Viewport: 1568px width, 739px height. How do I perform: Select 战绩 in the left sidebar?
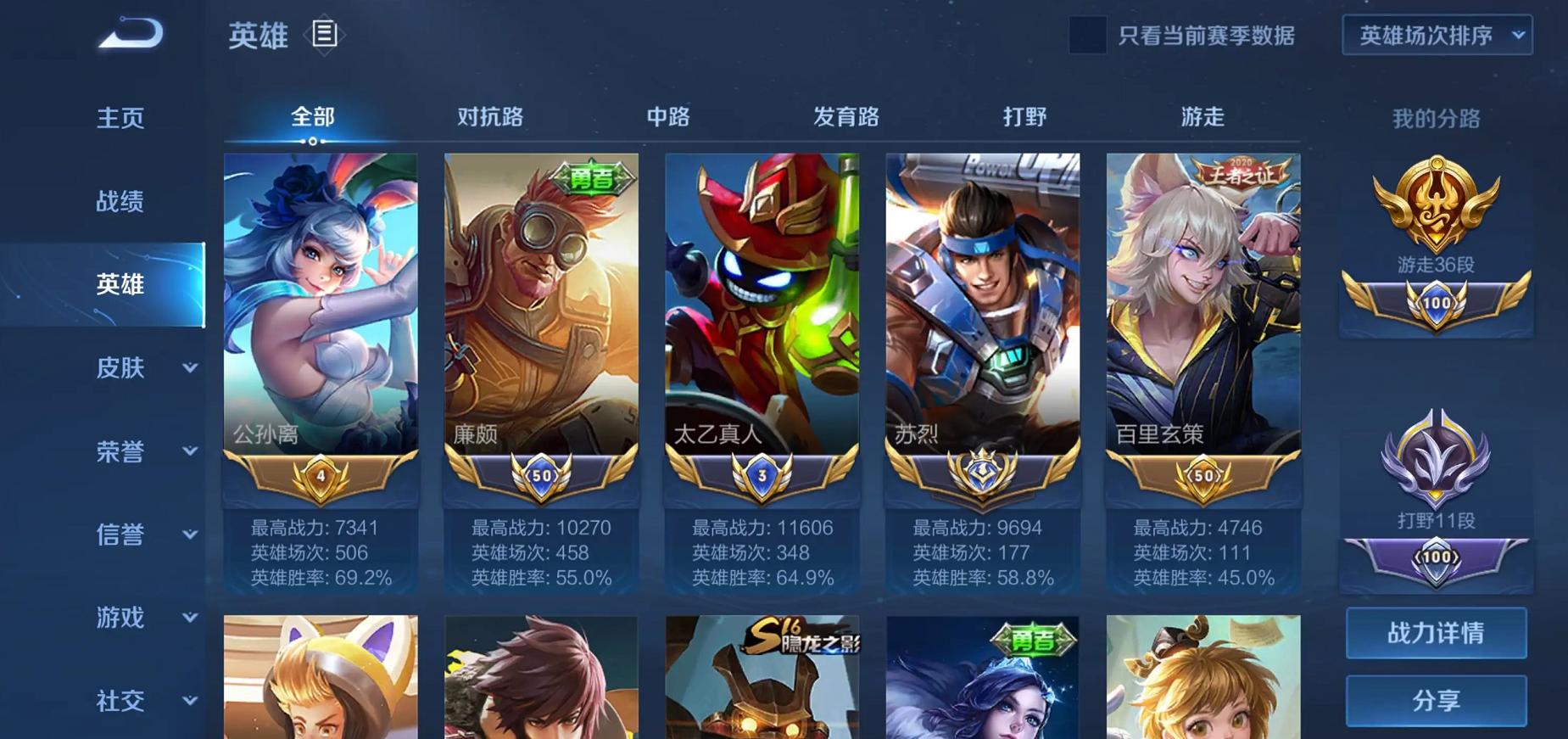[x=119, y=201]
